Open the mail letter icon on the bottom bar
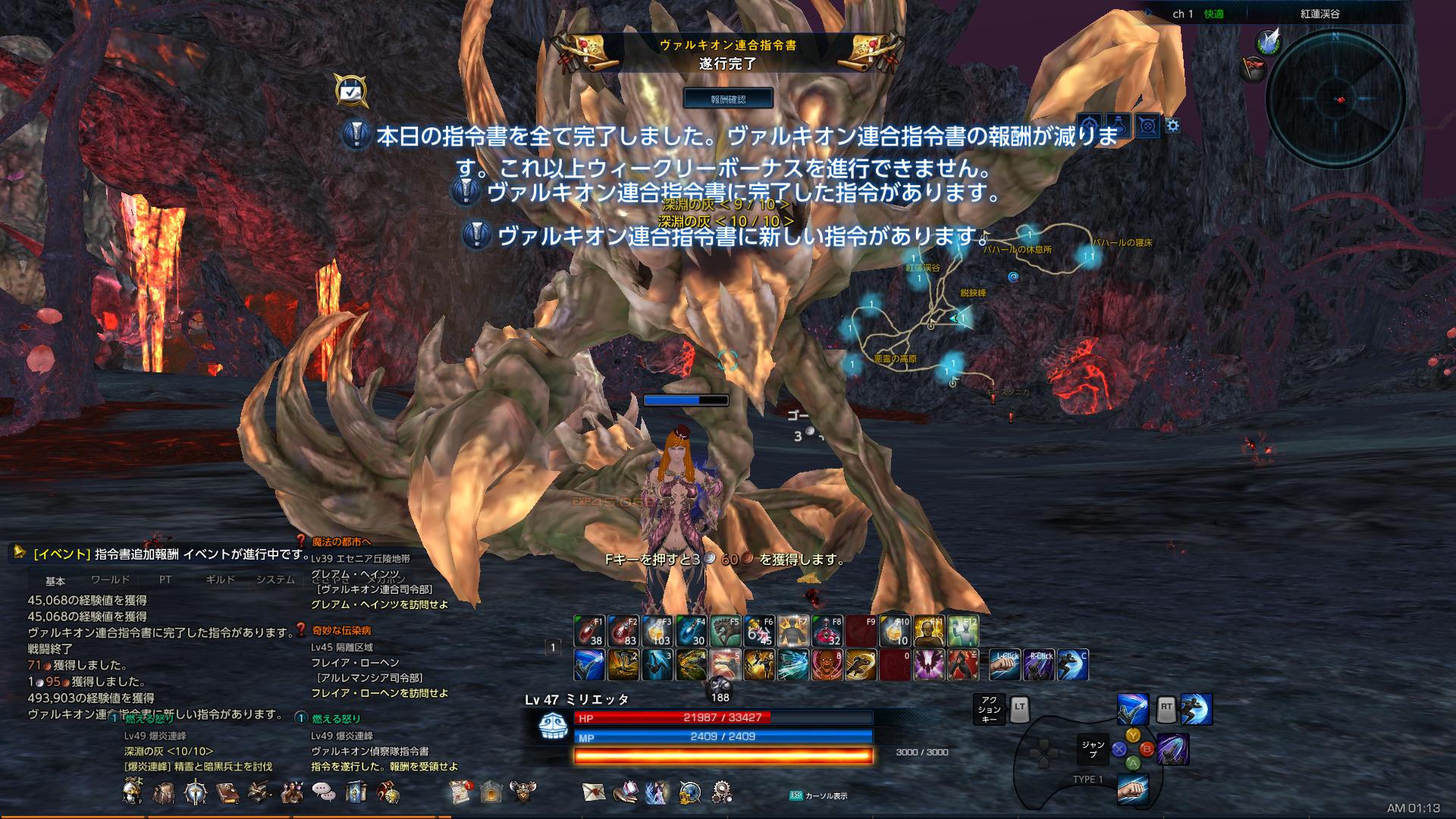Viewport: 1456px width, 819px height. (594, 790)
